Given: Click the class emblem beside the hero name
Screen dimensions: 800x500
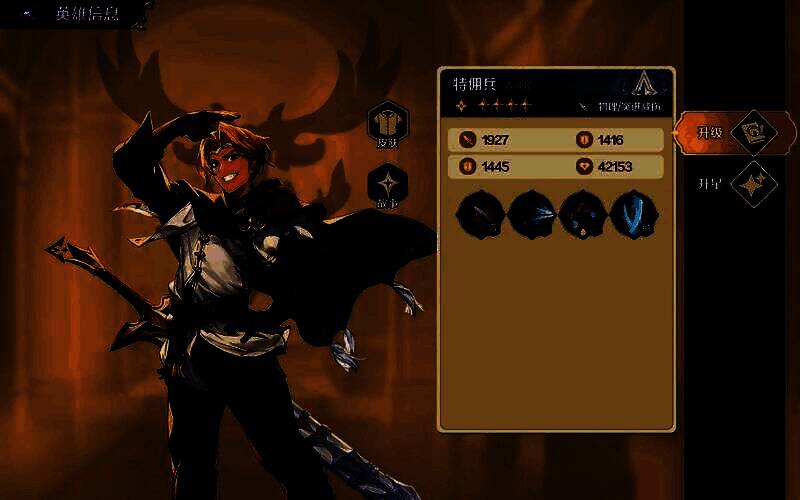Looking at the screenshot, I should click(646, 84).
